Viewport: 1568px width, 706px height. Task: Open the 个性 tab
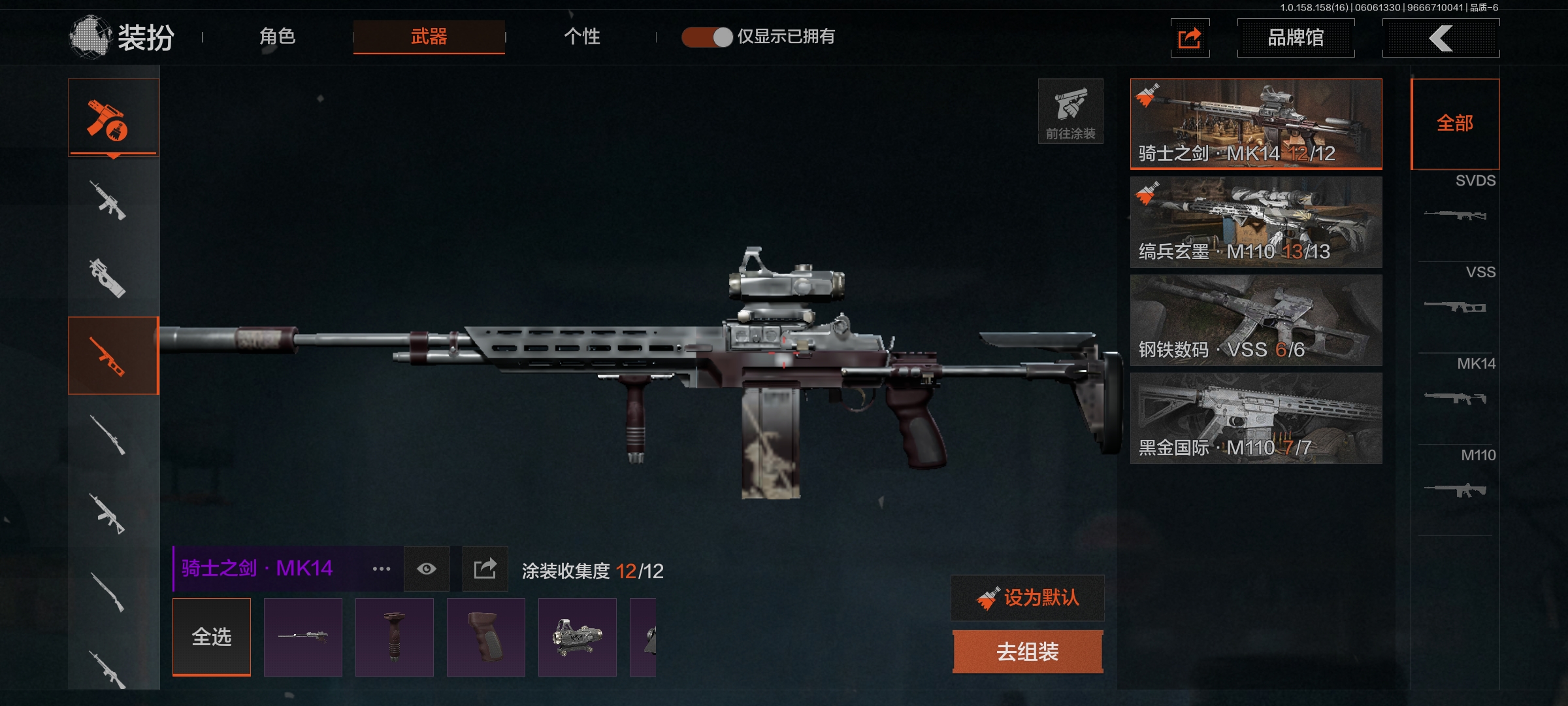[x=581, y=37]
